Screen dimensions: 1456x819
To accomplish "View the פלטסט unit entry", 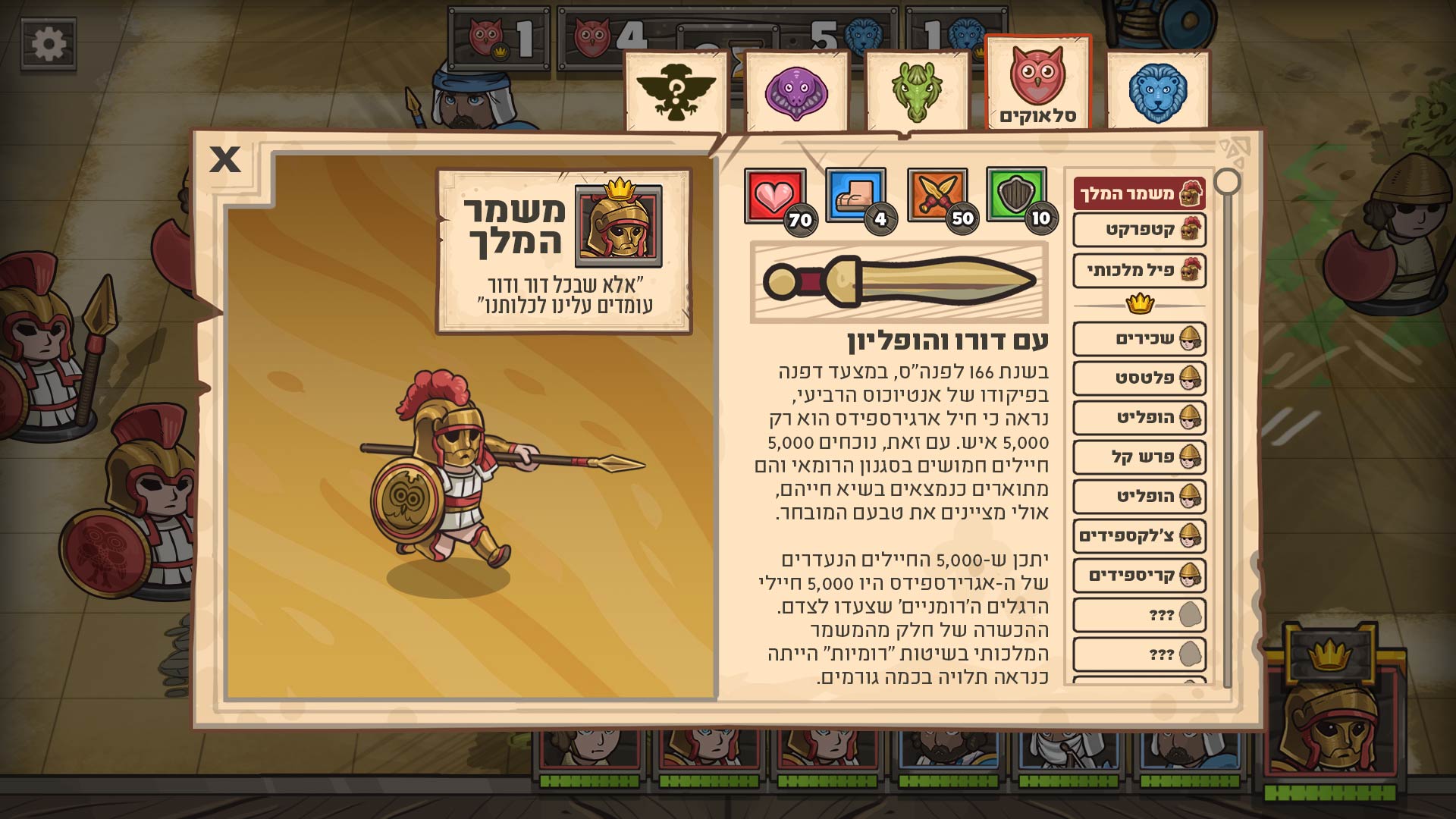I will 1139,378.
